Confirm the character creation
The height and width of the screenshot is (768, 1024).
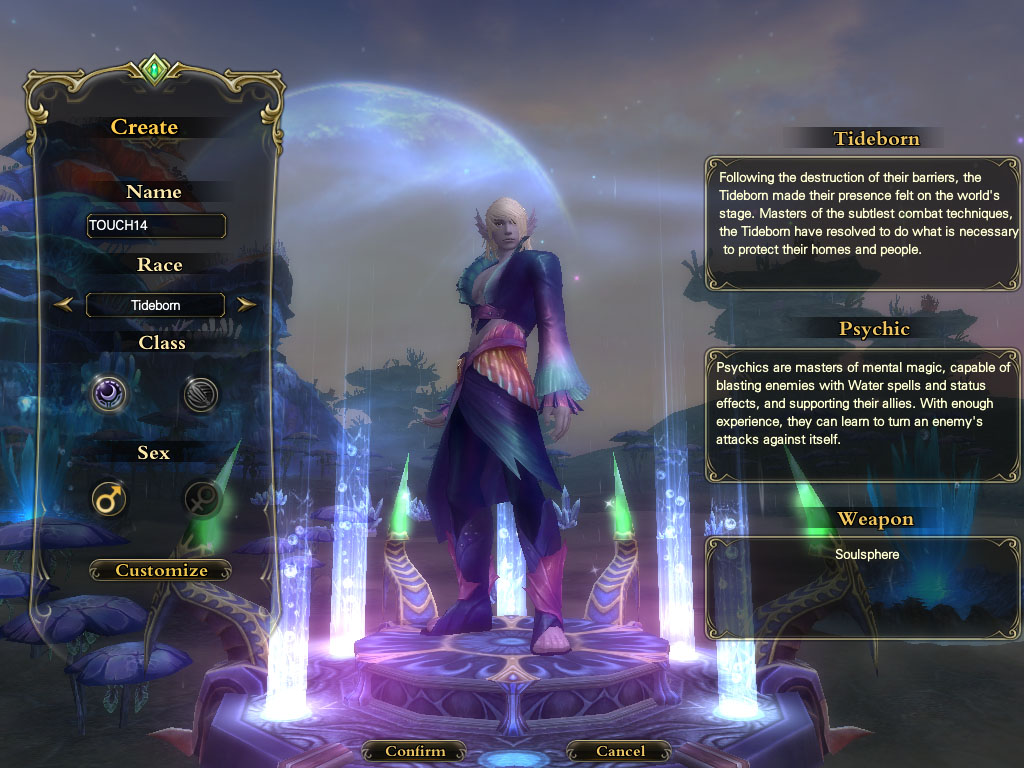tap(414, 751)
